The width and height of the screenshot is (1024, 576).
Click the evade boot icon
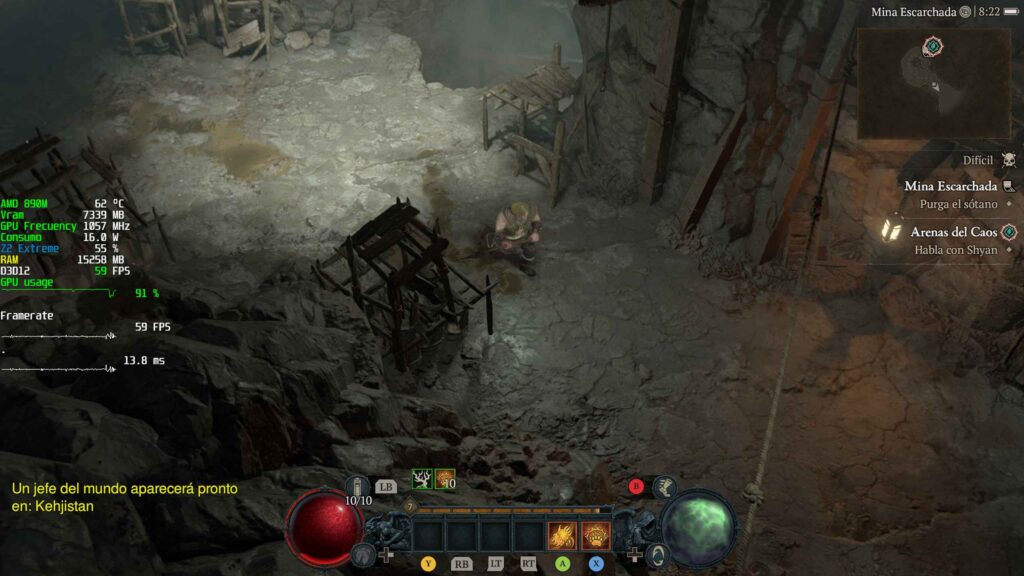point(662,487)
